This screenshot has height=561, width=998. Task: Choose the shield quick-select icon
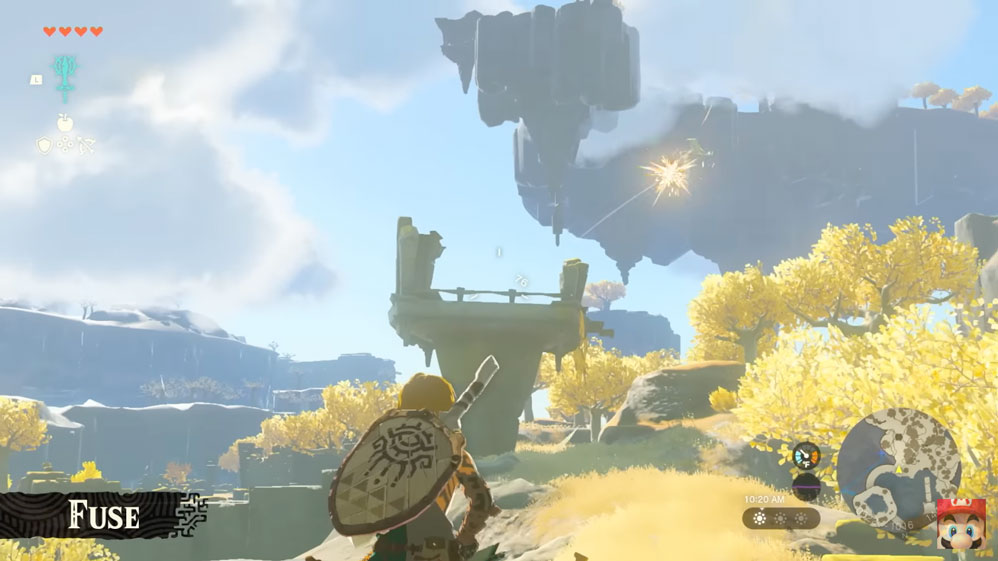44,146
